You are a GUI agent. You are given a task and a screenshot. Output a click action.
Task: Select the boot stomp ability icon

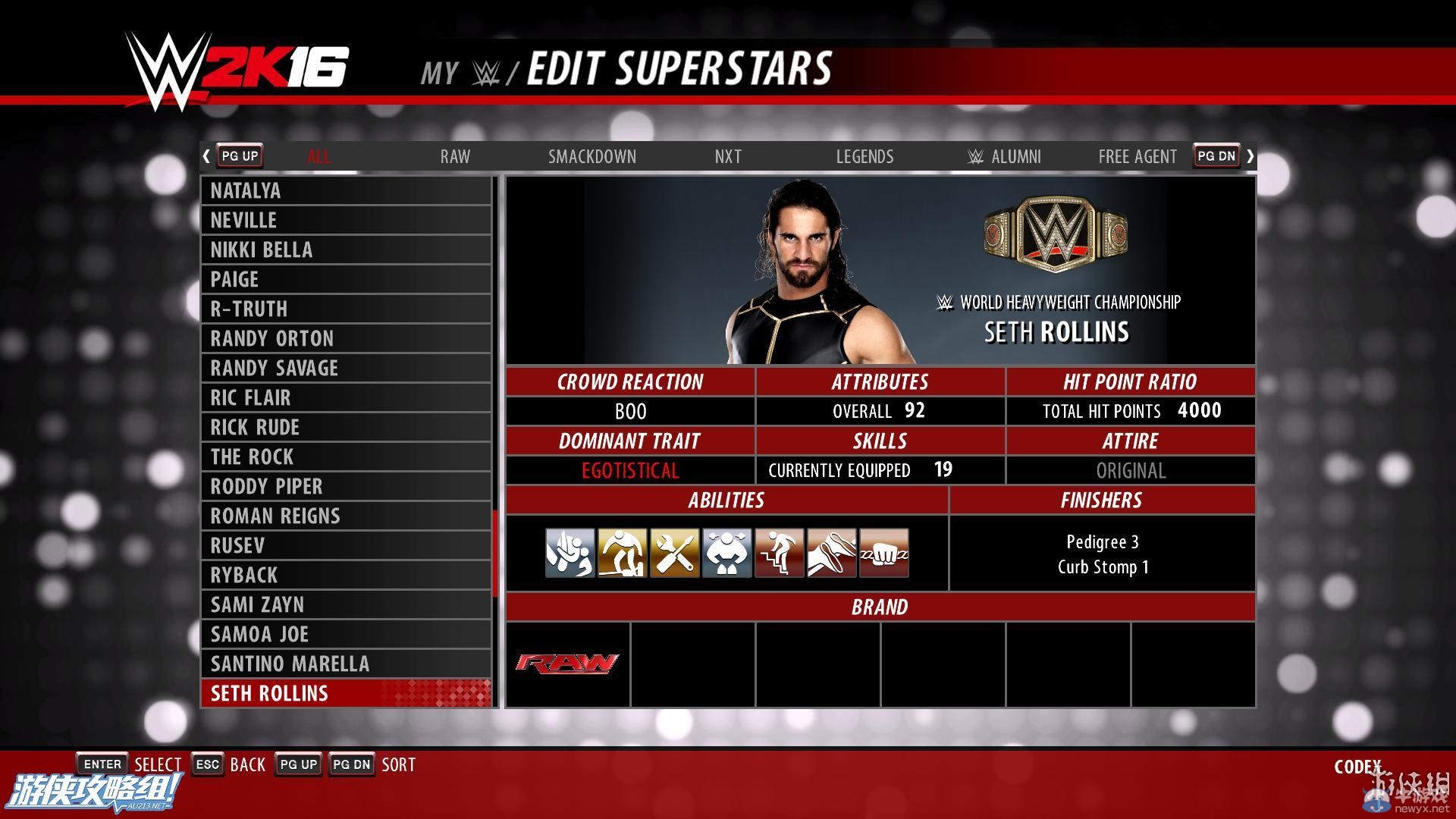(831, 552)
